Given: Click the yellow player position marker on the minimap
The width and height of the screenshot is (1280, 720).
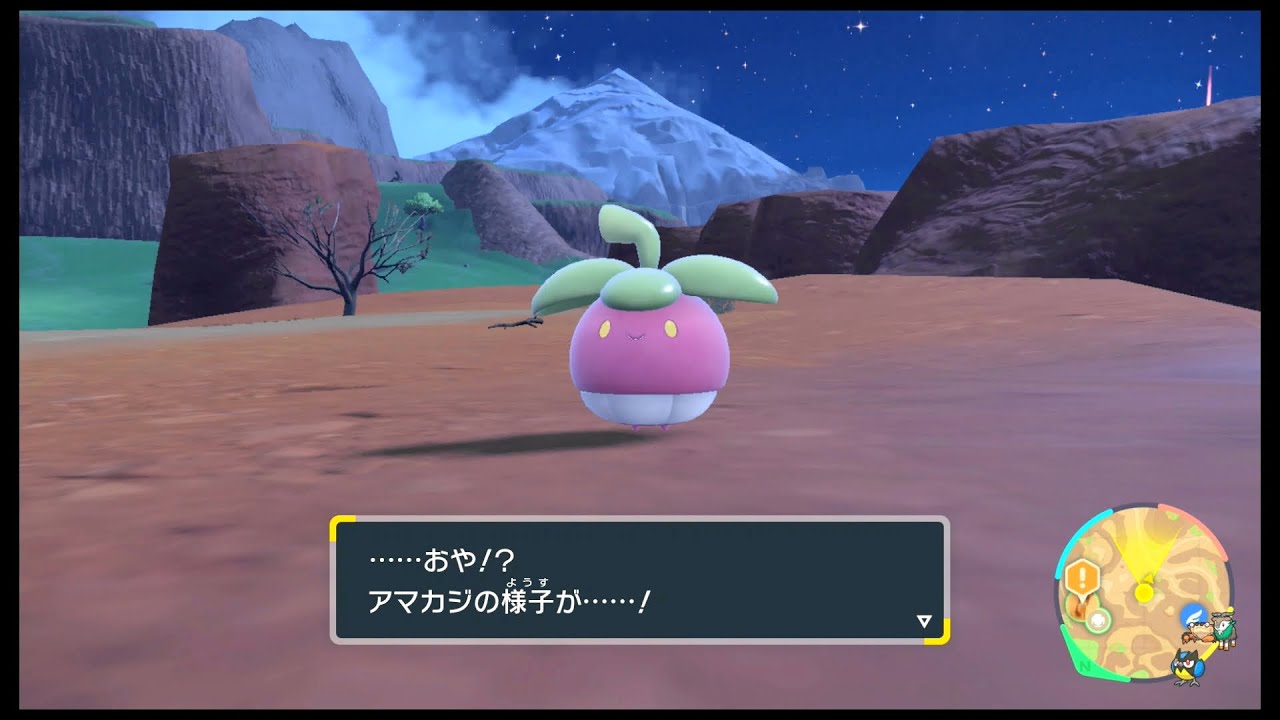Looking at the screenshot, I should [1143, 590].
